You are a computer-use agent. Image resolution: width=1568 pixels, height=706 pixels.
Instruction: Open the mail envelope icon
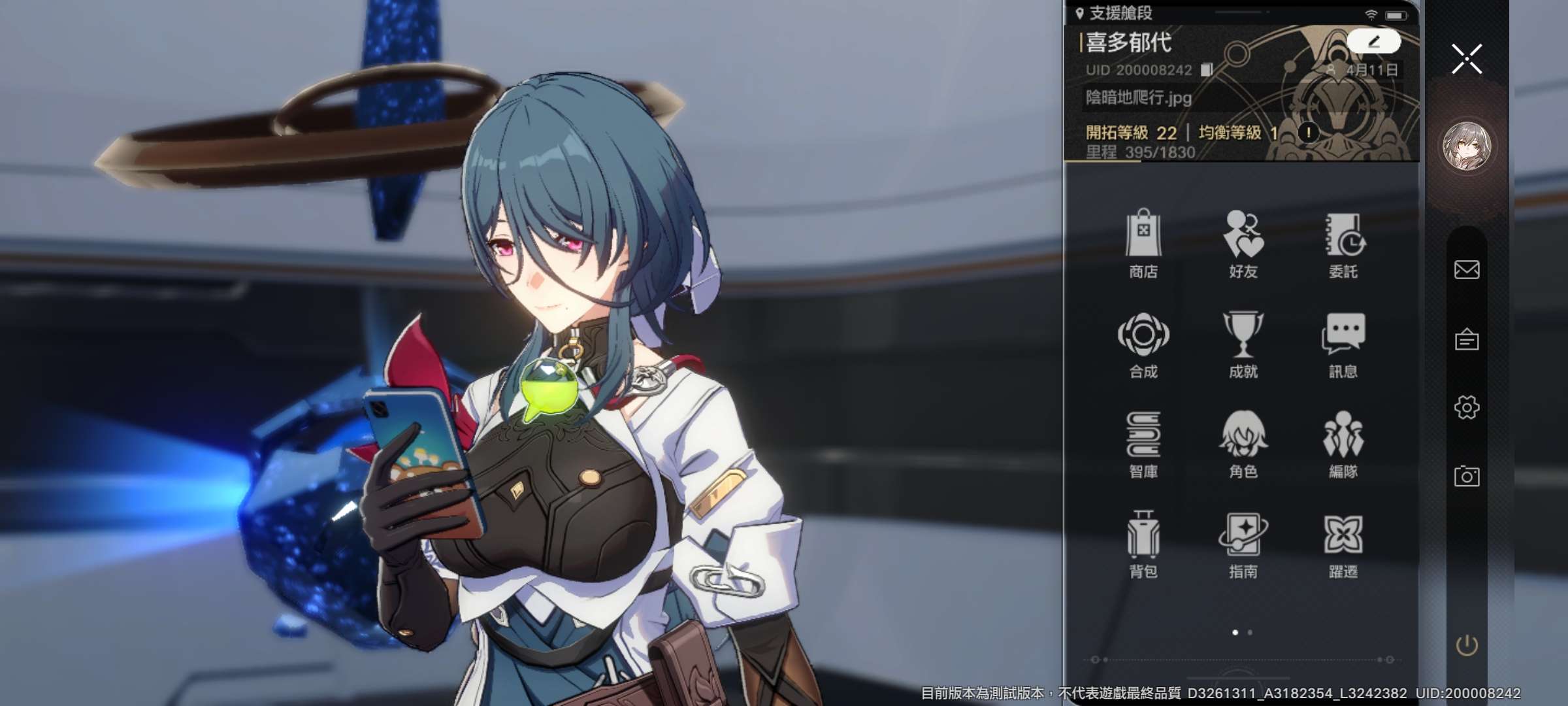pos(1467,269)
